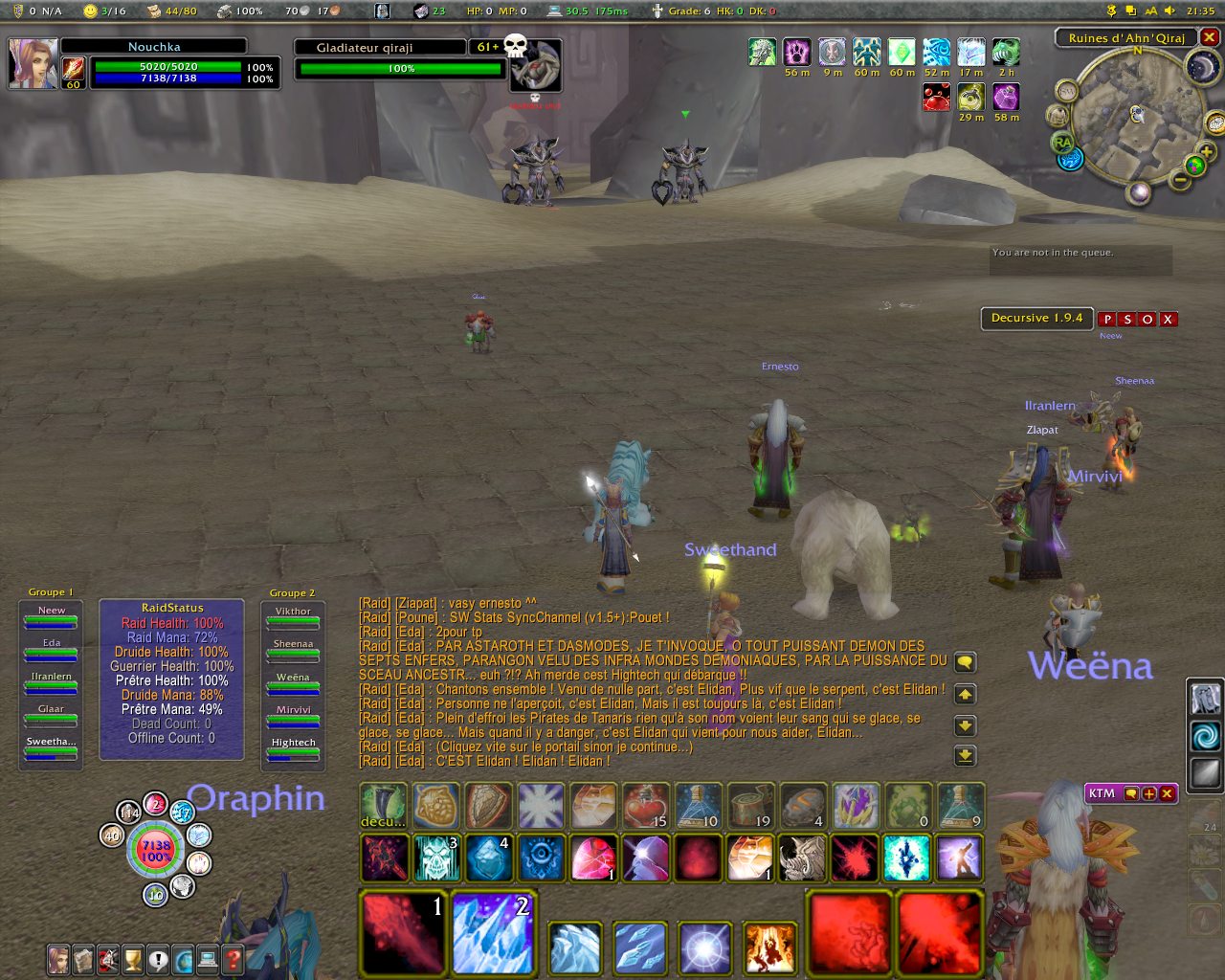Open the achievements trophy cup micro button

(133, 958)
